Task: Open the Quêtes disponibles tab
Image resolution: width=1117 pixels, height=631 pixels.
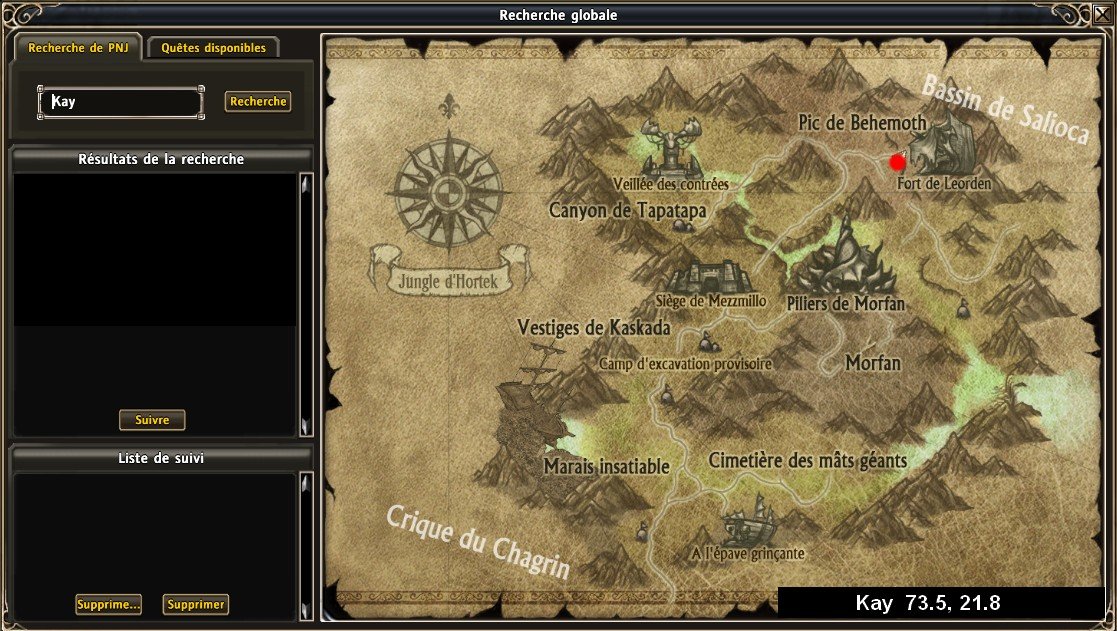Action: (213, 48)
